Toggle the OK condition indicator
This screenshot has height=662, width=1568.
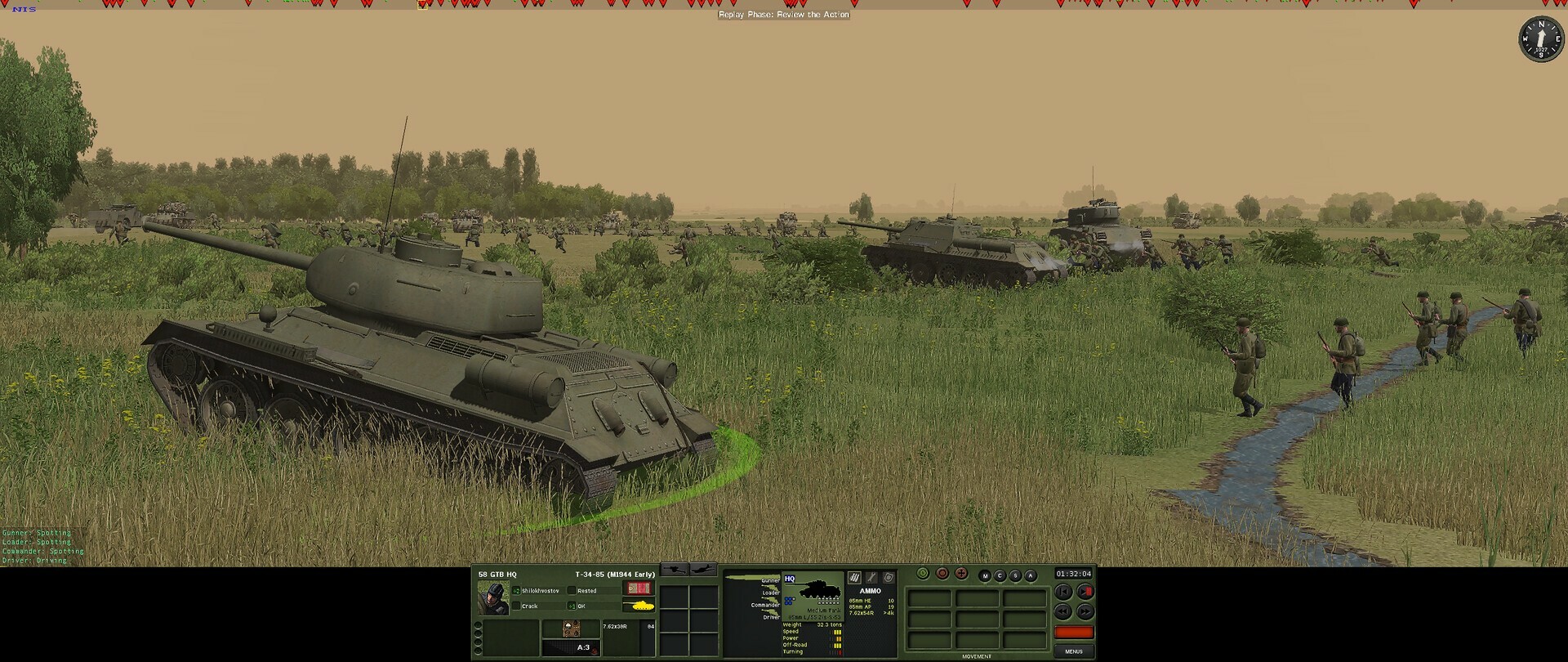coord(572,606)
